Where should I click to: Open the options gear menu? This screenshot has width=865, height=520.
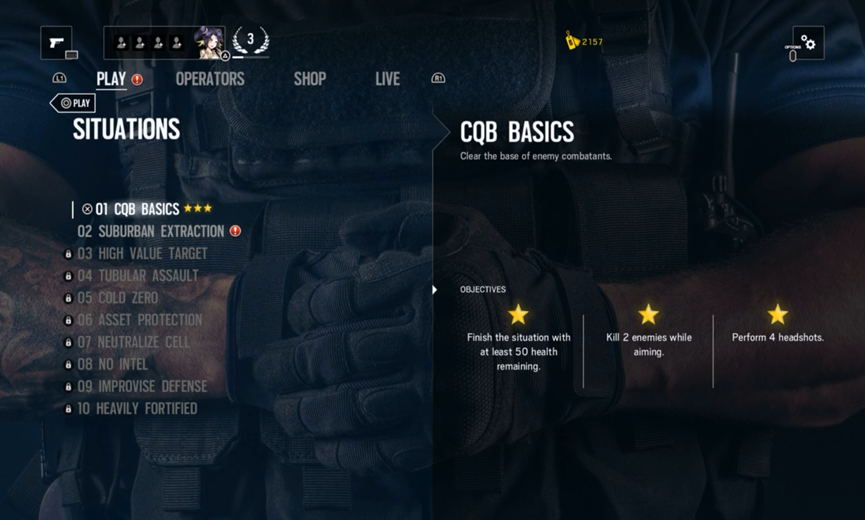[808, 43]
